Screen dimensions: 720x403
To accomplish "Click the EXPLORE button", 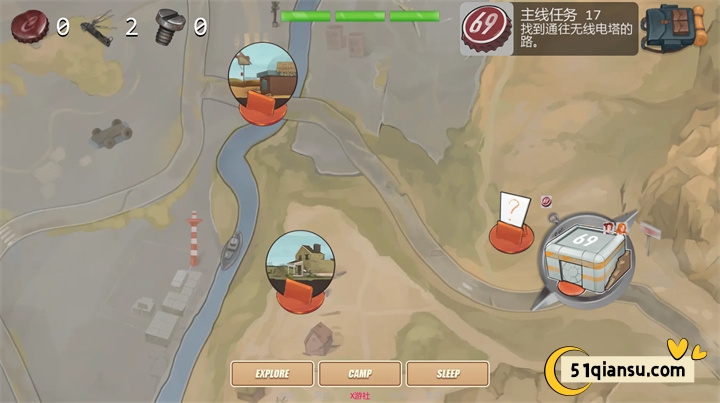I will (x=272, y=374).
